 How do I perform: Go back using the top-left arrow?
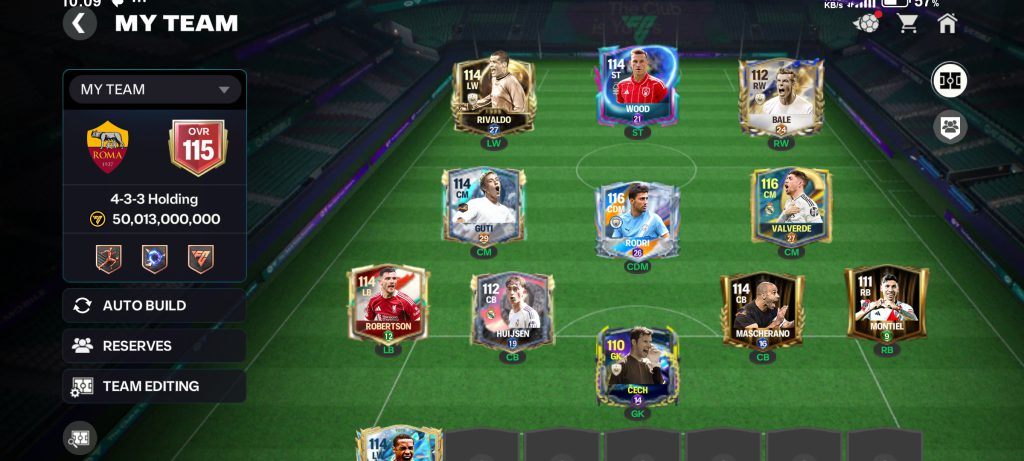click(80, 24)
